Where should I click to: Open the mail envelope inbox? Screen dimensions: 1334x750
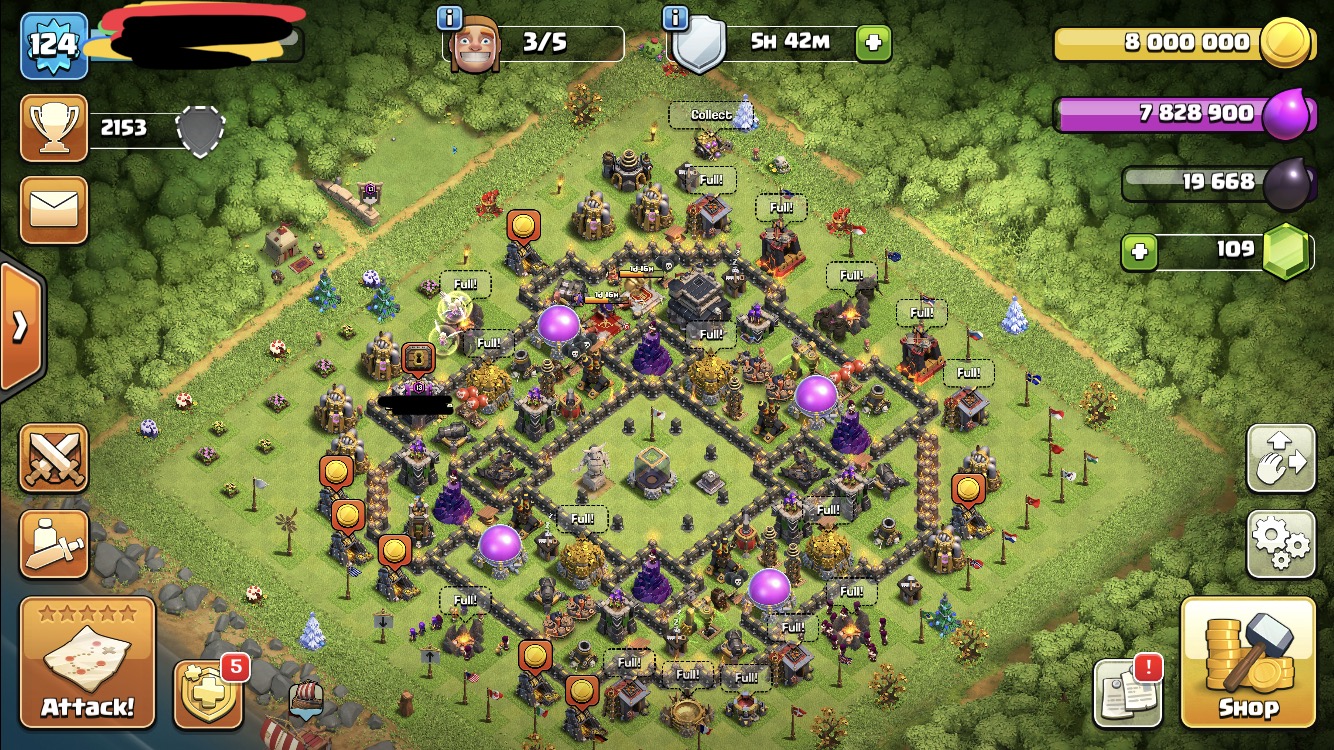[x=54, y=210]
